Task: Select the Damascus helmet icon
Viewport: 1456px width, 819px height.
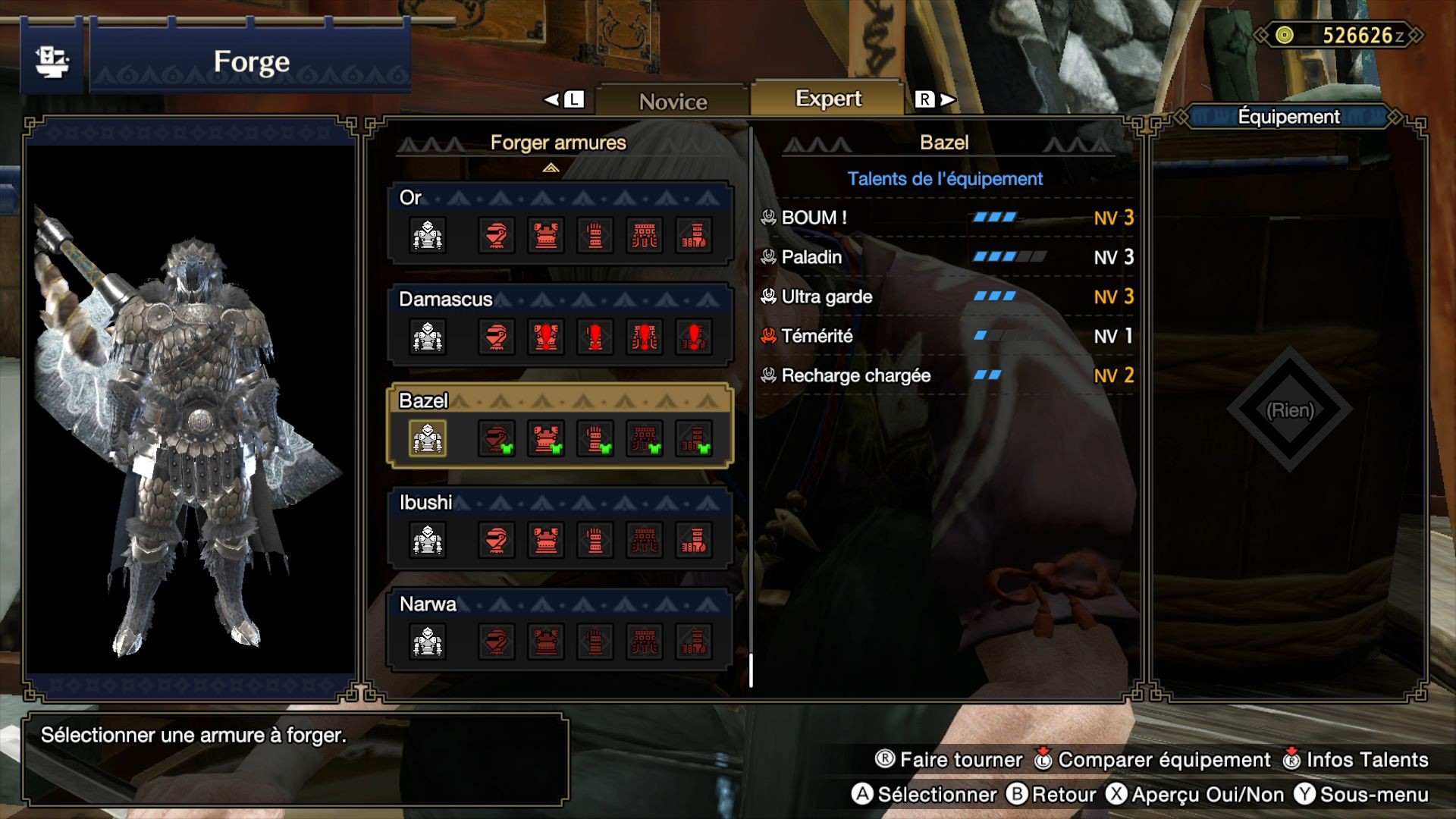Action: [x=497, y=337]
